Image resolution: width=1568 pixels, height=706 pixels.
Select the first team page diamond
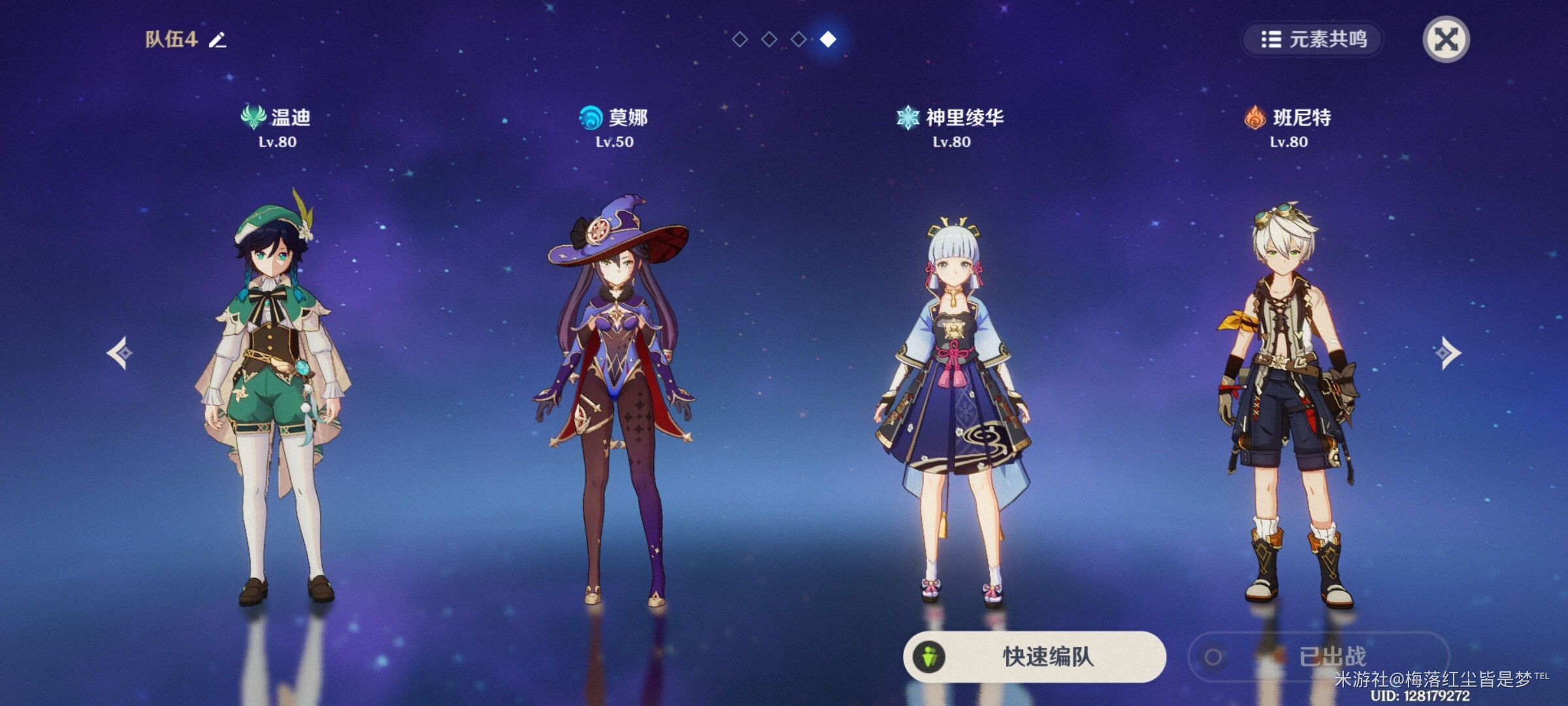tap(739, 39)
